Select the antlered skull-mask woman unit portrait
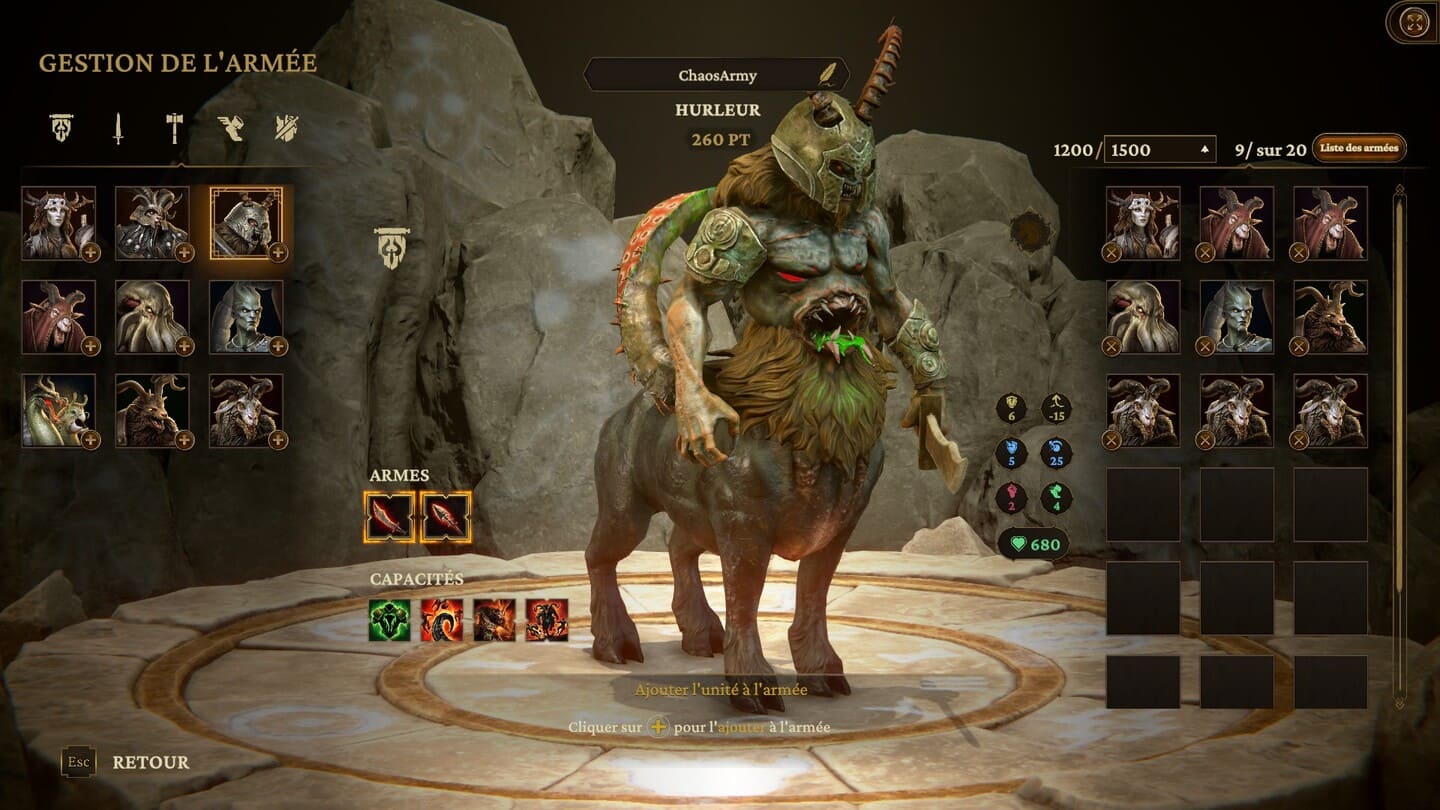Viewport: 1440px width, 810px height. (59, 223)
